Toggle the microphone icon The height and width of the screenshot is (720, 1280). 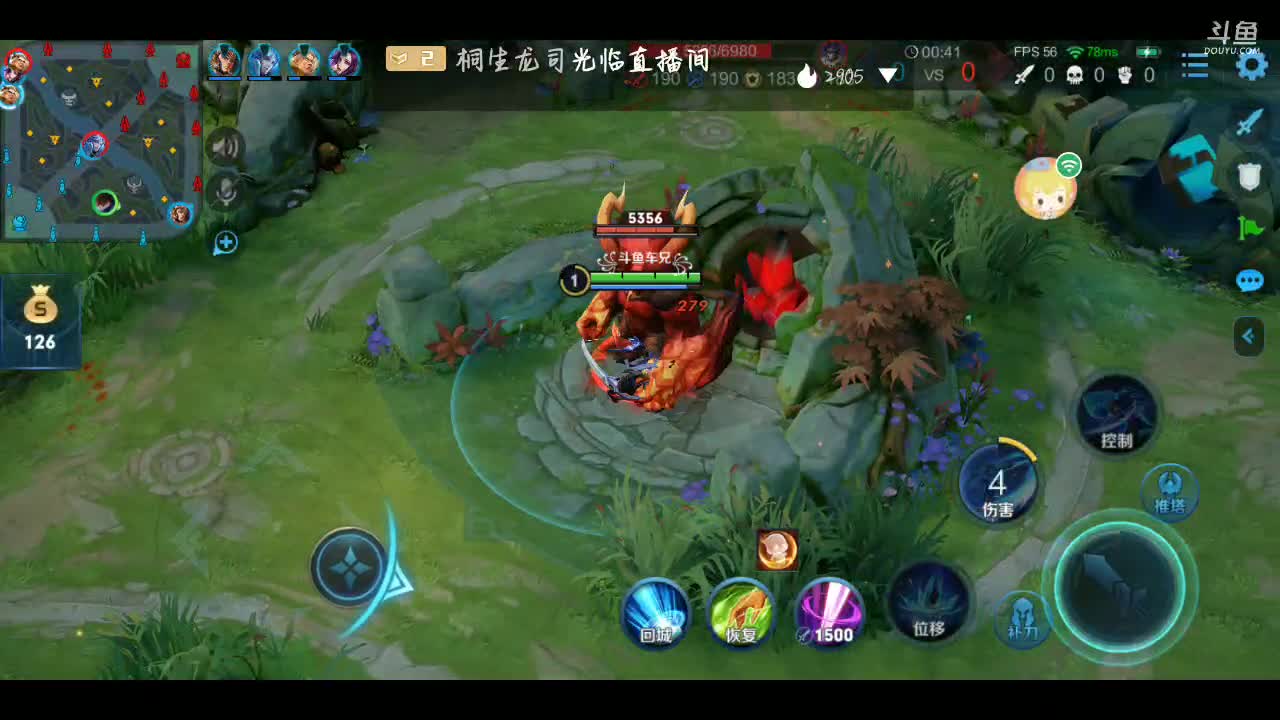coord(226,190)
